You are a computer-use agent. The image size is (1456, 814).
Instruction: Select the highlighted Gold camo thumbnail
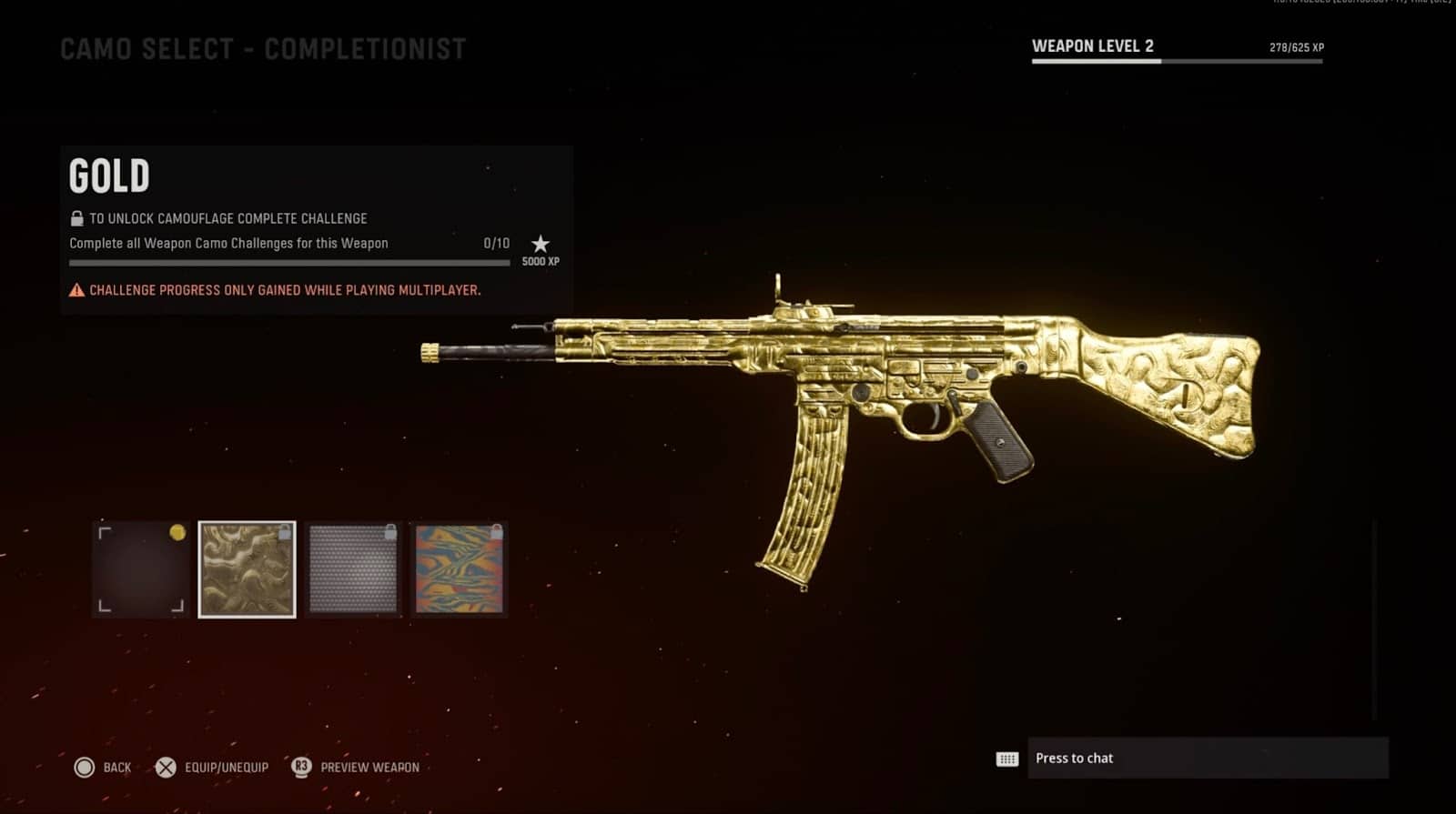(x=247, y=570)
